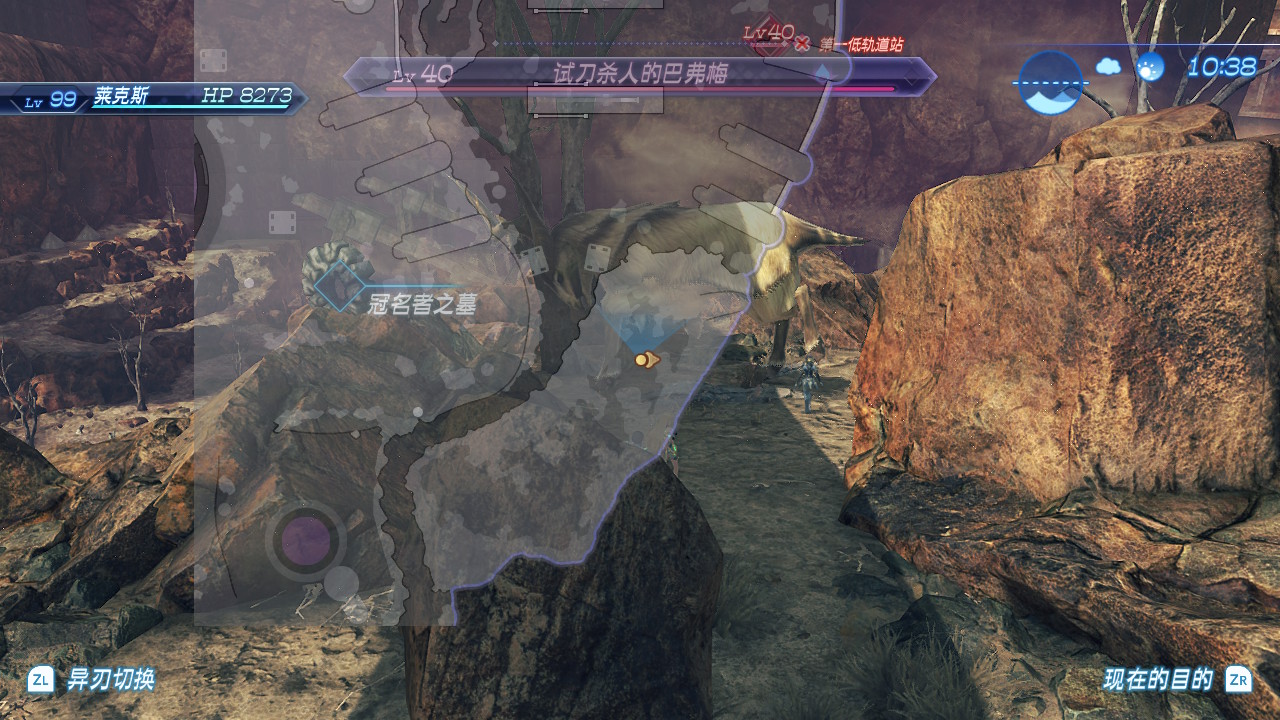Viewport: 1280px width, 720px height.
Task: Select the 试刀杀人的巴弗梅 enemy target bar
Action: coord(640,76)
